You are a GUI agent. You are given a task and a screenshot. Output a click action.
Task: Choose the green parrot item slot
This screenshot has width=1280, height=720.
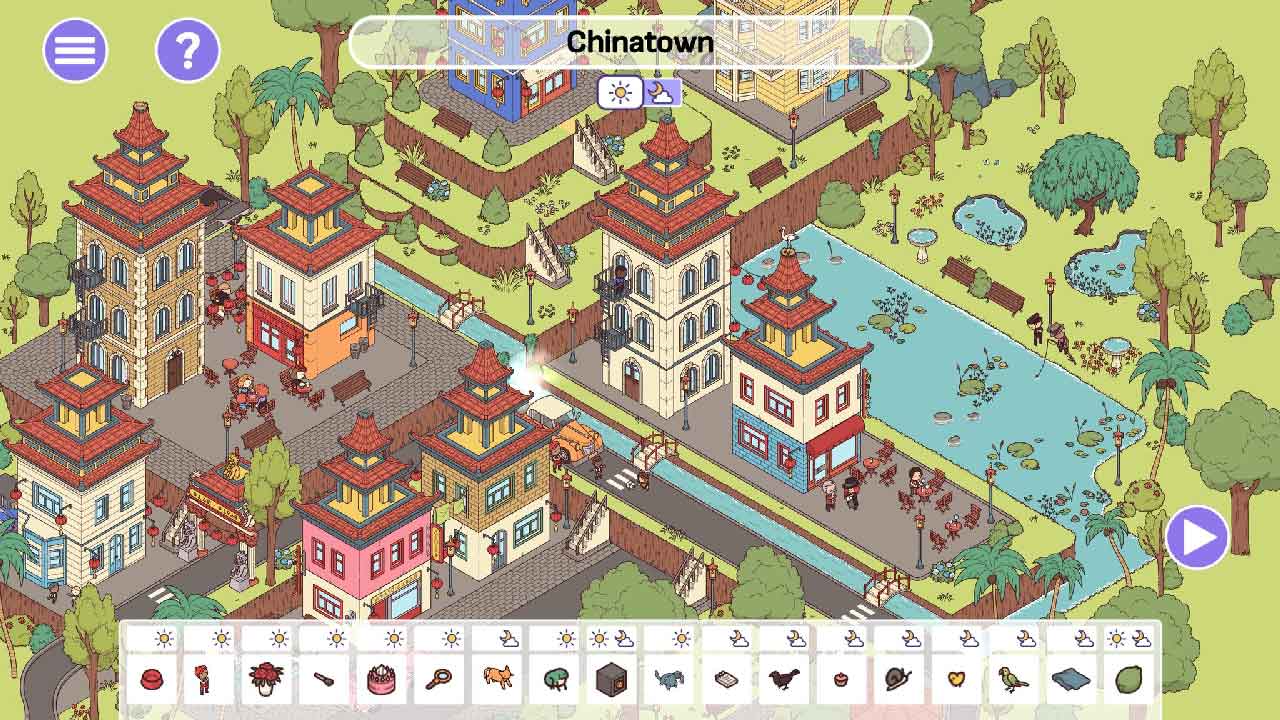pyautogui.click(x=1014, y=680)
